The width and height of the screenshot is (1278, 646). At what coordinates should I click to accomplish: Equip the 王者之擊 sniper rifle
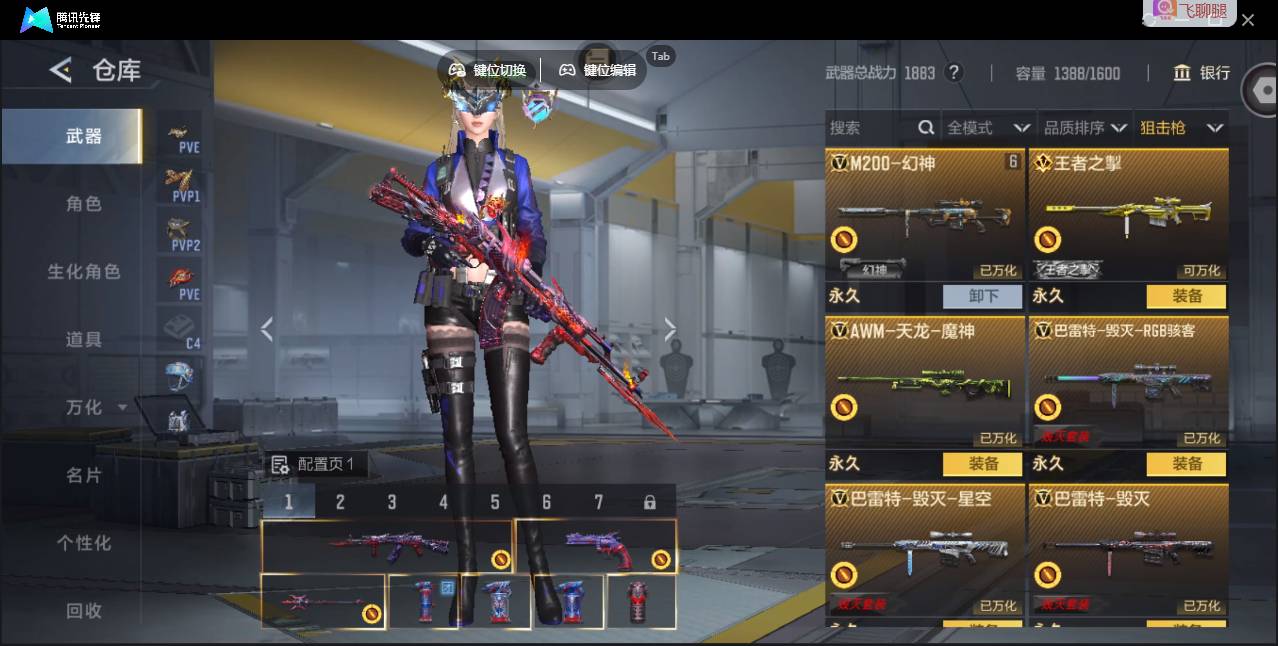(1187, 296)
